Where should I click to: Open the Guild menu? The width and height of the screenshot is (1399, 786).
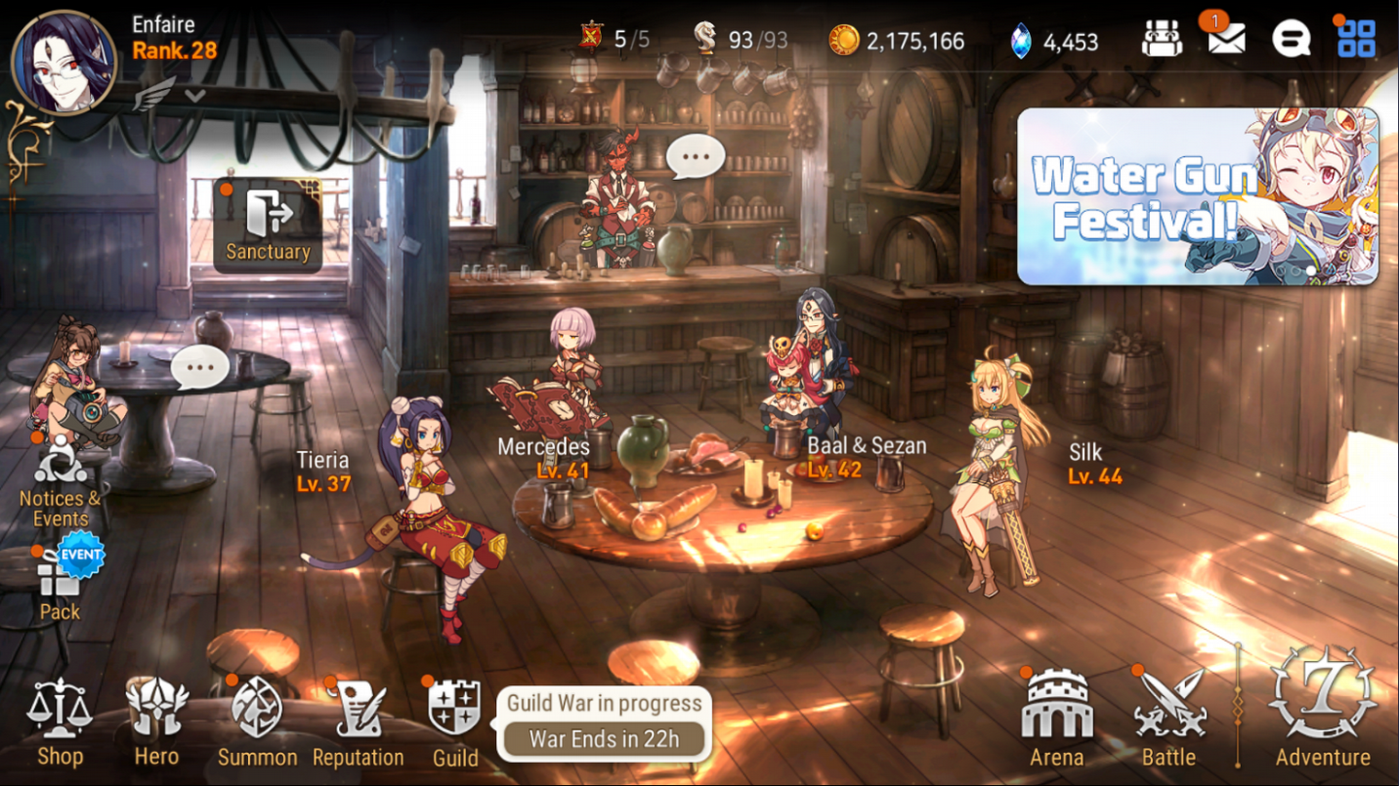pos(455,720)
